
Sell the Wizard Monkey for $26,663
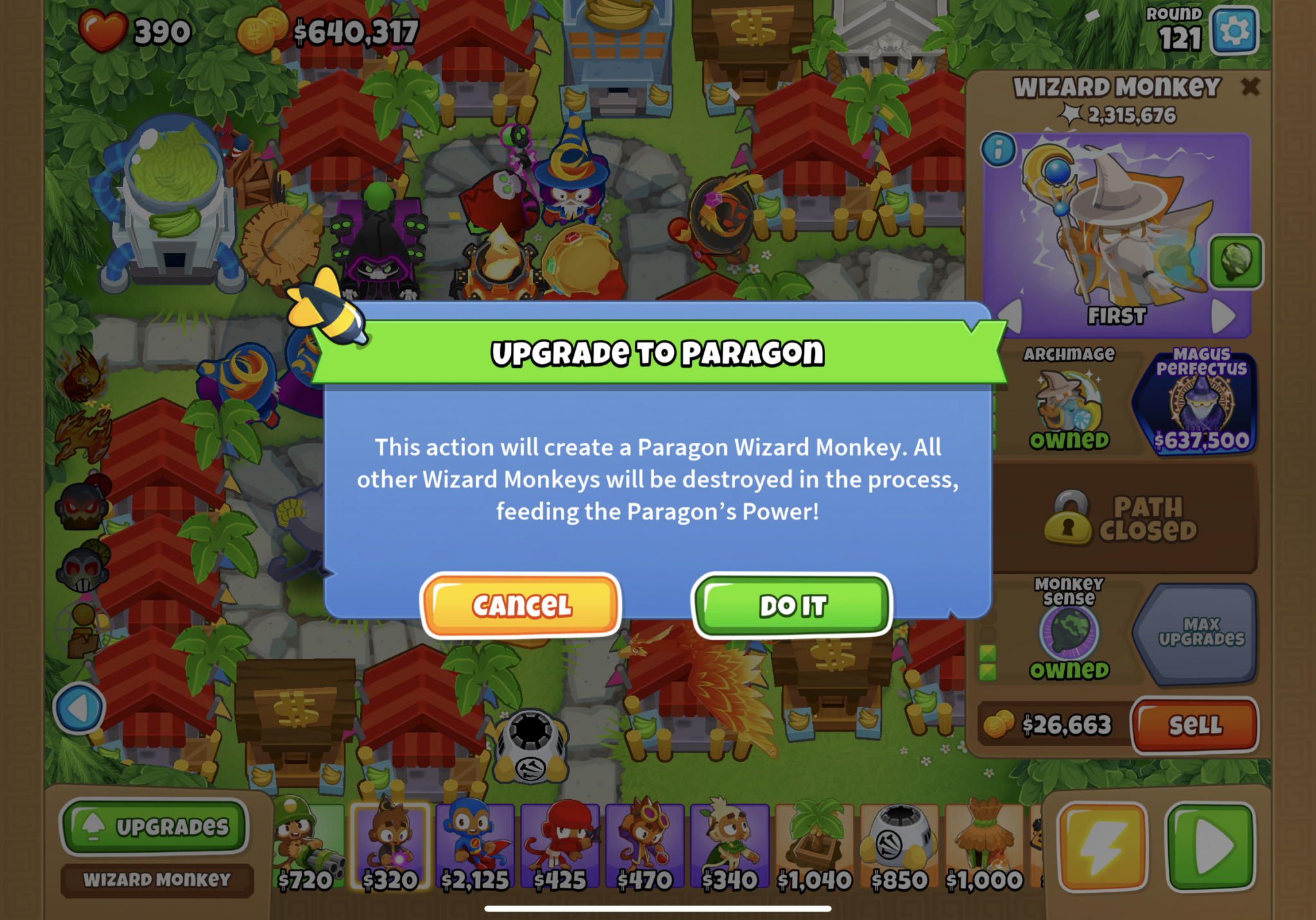pyautogui.click(x=1195, y=726)
